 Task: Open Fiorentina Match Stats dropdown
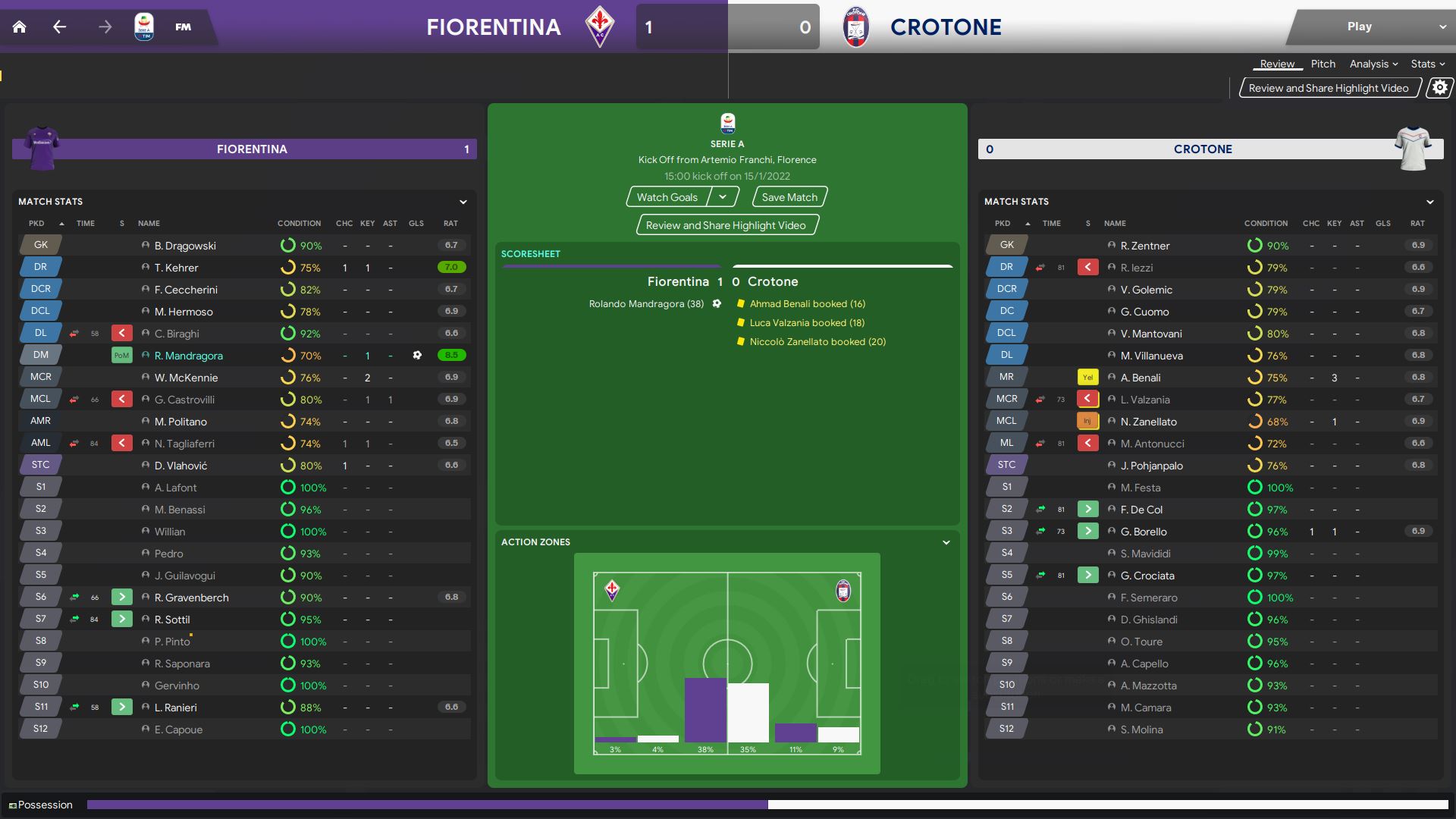pyautogui.click(x=463, y=202)
